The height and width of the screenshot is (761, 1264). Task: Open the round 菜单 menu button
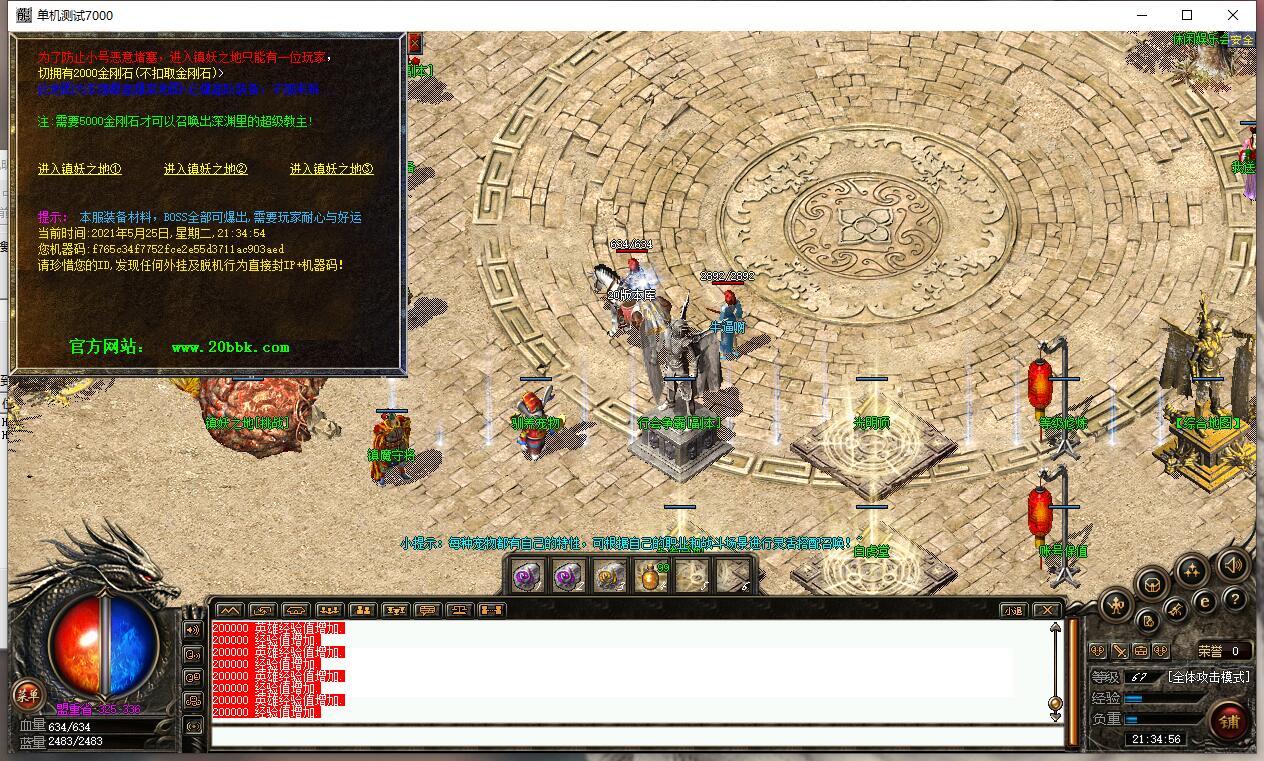pos(28,695)
